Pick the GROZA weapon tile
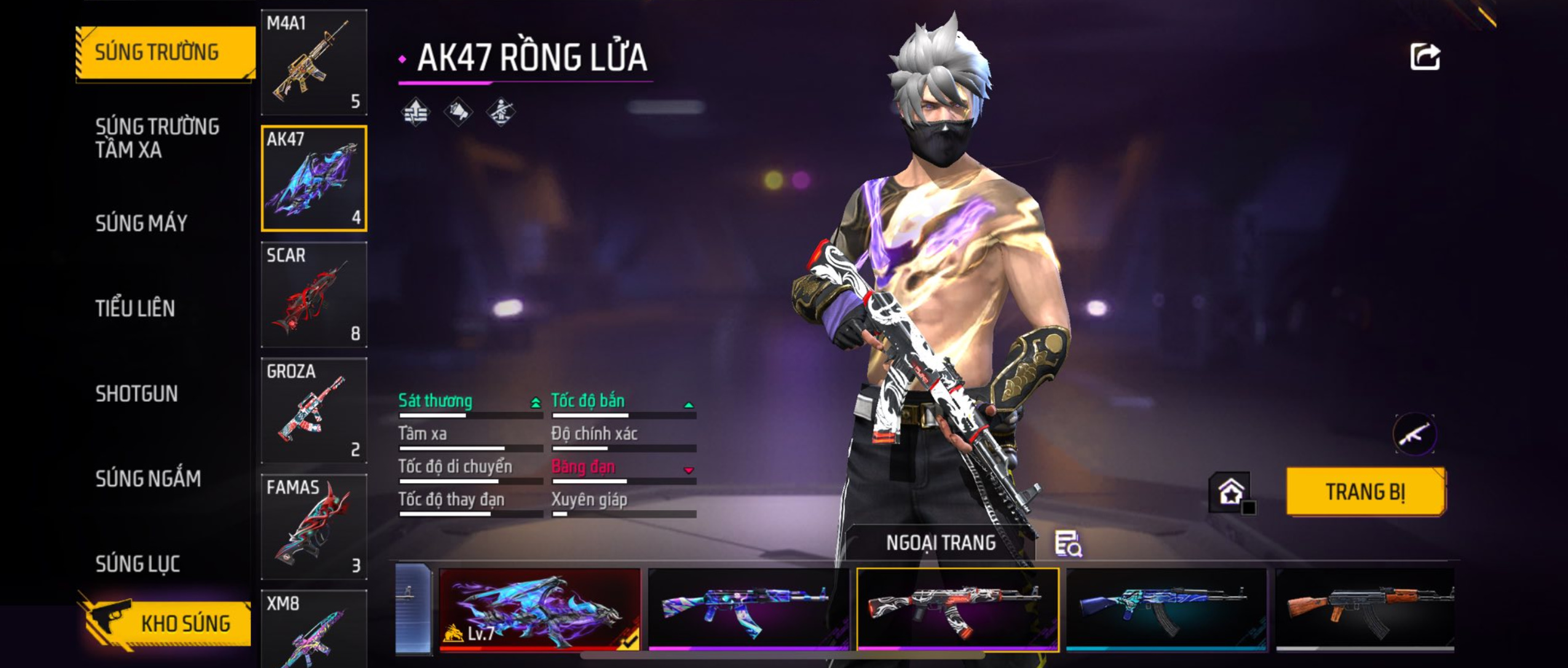The height and width of the screenshot is (668, 1568). point(314,411)
